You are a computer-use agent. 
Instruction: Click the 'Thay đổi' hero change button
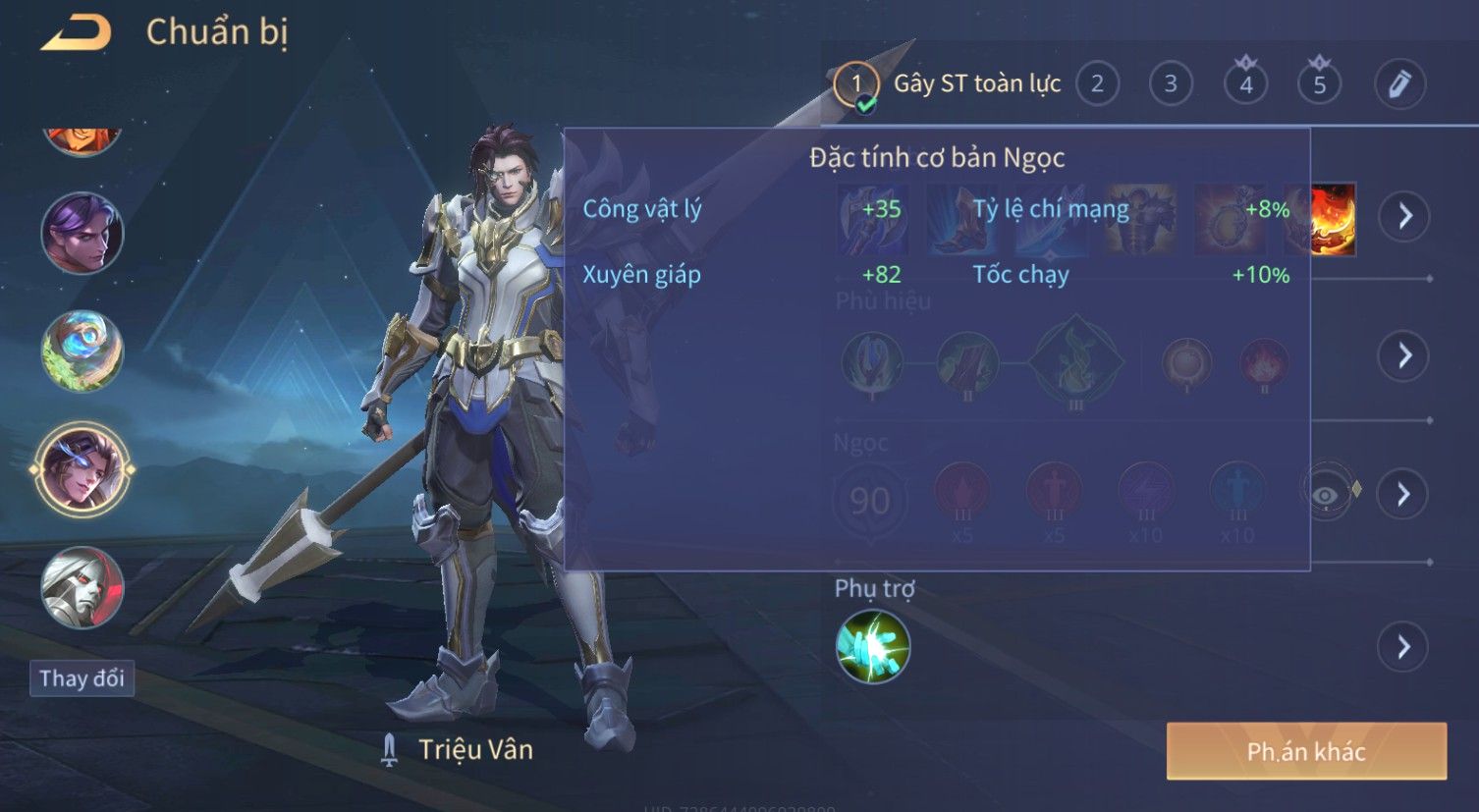click(82, 678)
